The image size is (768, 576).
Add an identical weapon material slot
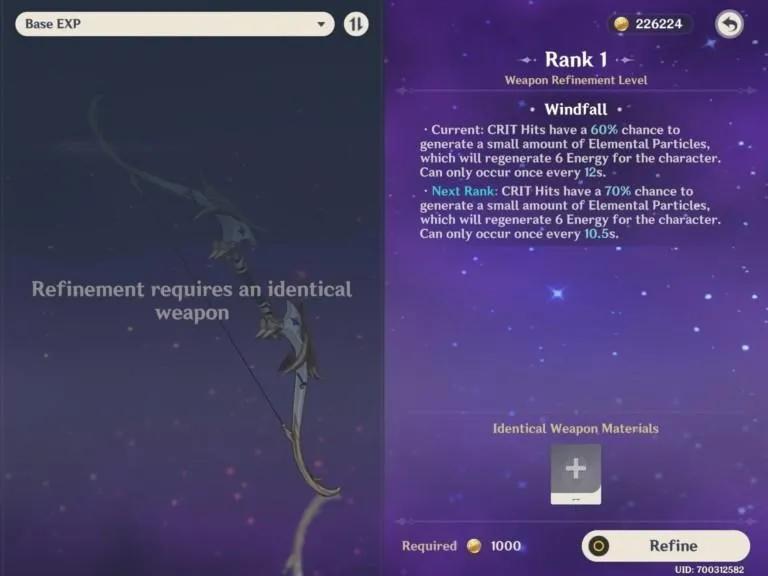(576, 471)
